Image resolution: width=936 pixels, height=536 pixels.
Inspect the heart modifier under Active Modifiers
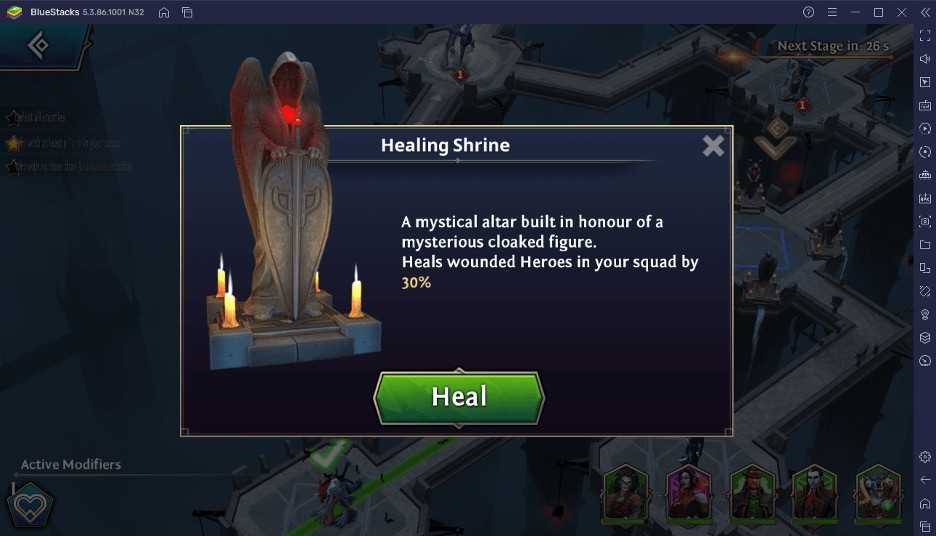(x=29, y=505)
